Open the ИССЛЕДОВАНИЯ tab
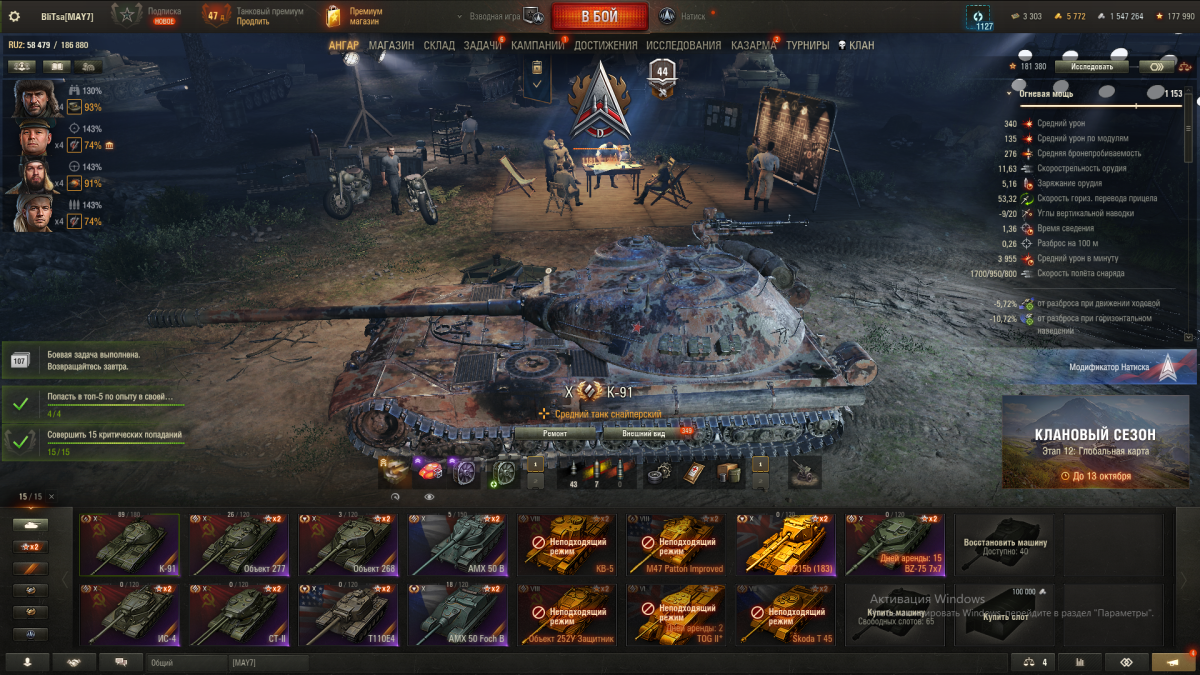Viewport: 1200px width, 675px height. [x=683, y=45]
